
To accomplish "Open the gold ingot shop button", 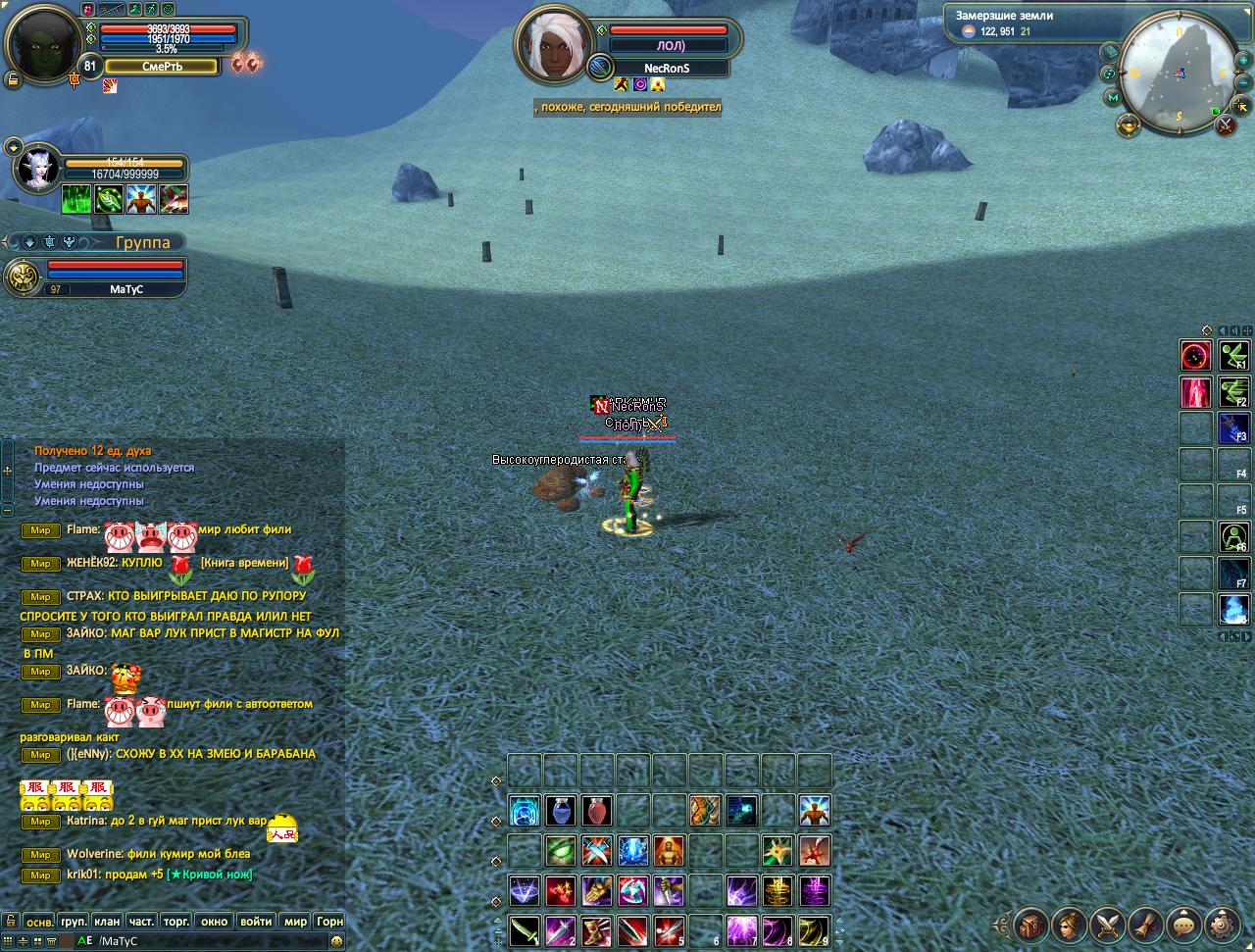I will click(x=1129, y=125).
